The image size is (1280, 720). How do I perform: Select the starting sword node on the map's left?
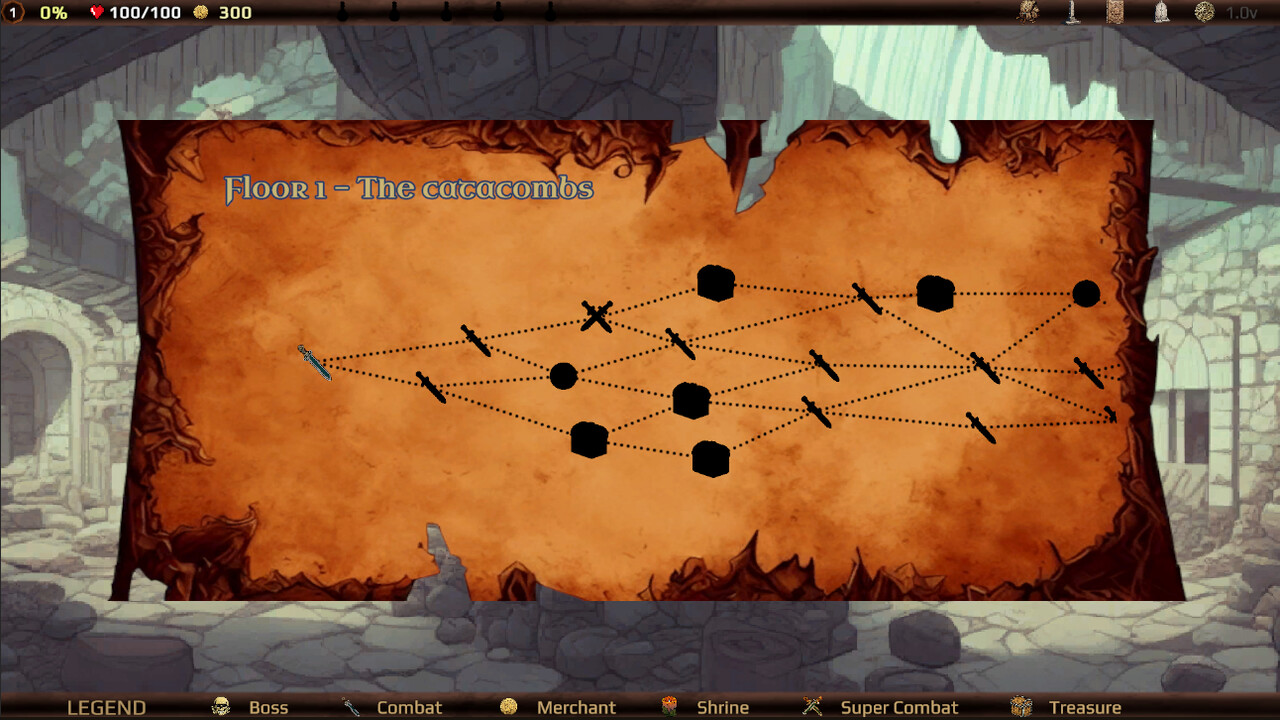pos(314,362)
